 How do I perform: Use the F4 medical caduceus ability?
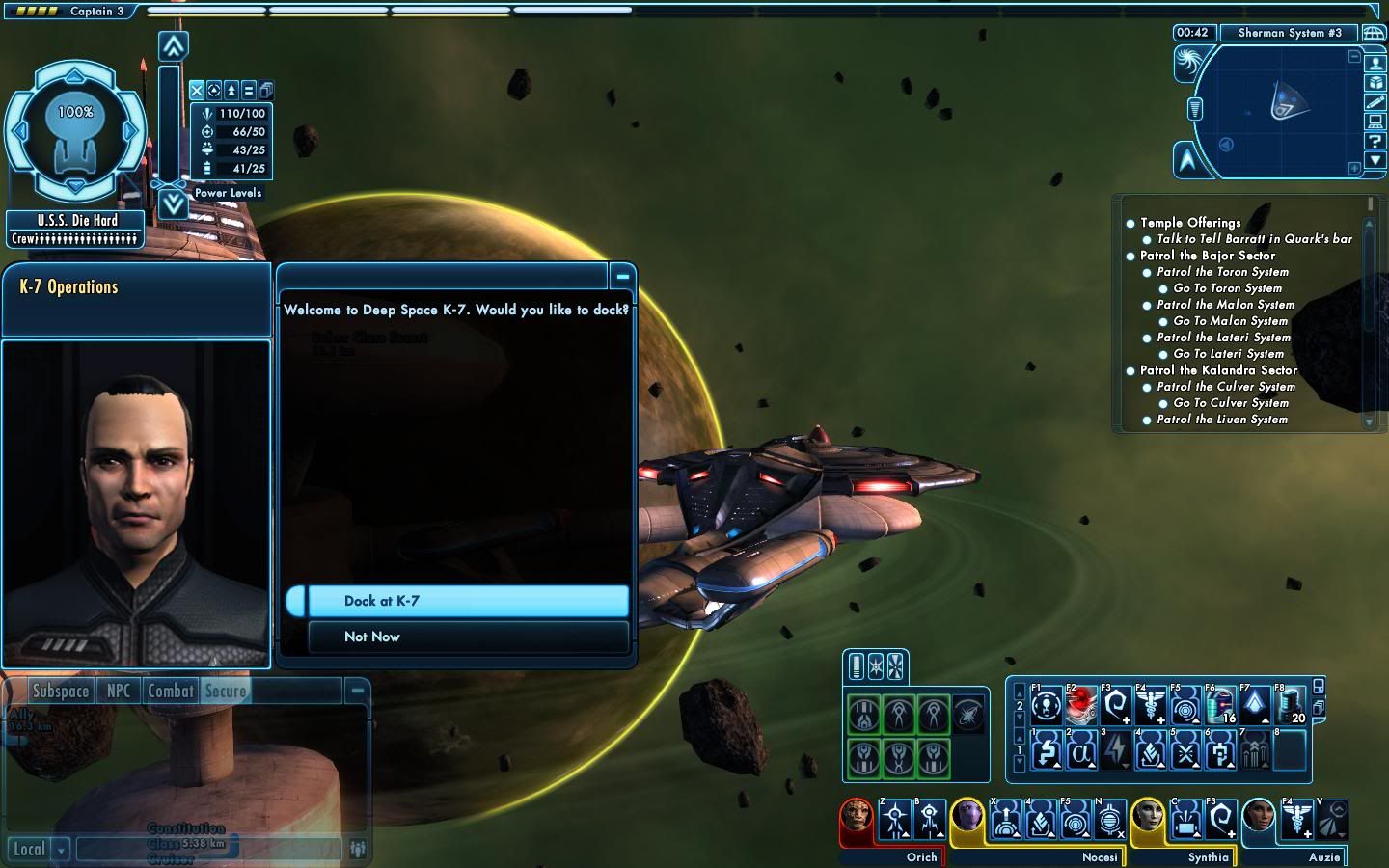tap(1151, 705)
